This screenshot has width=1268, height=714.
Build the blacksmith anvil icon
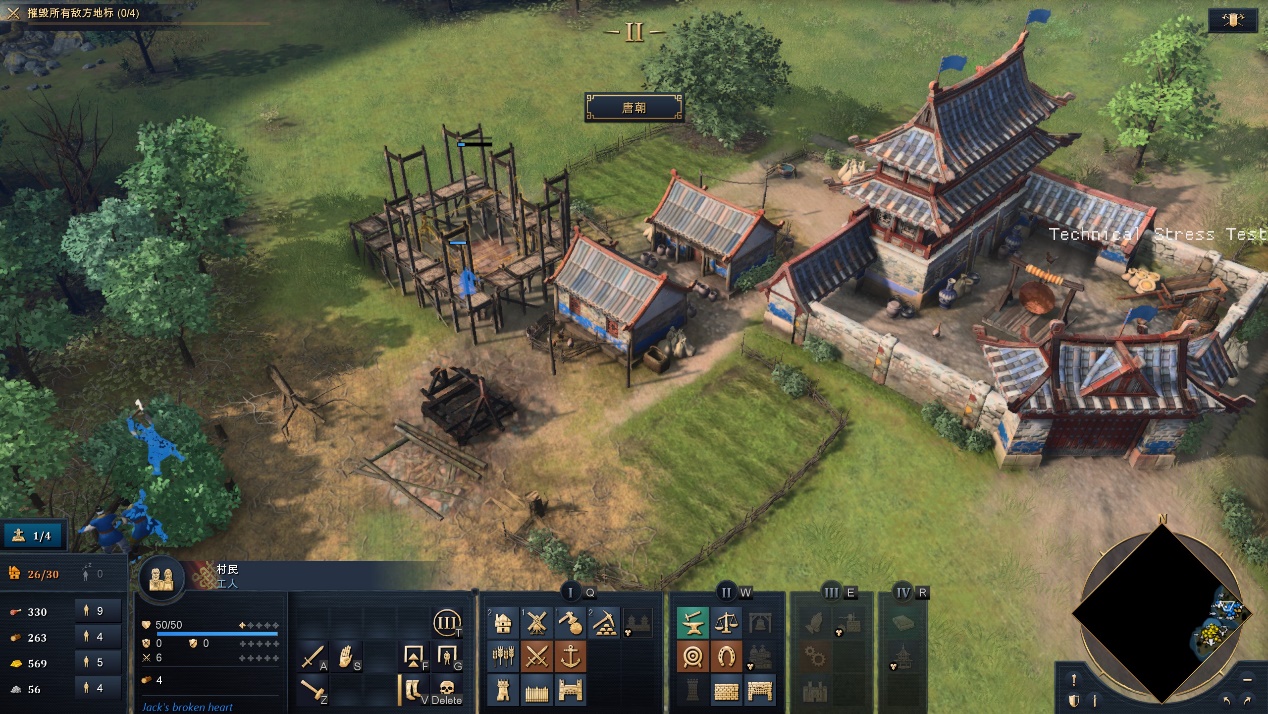coord(693,624)
